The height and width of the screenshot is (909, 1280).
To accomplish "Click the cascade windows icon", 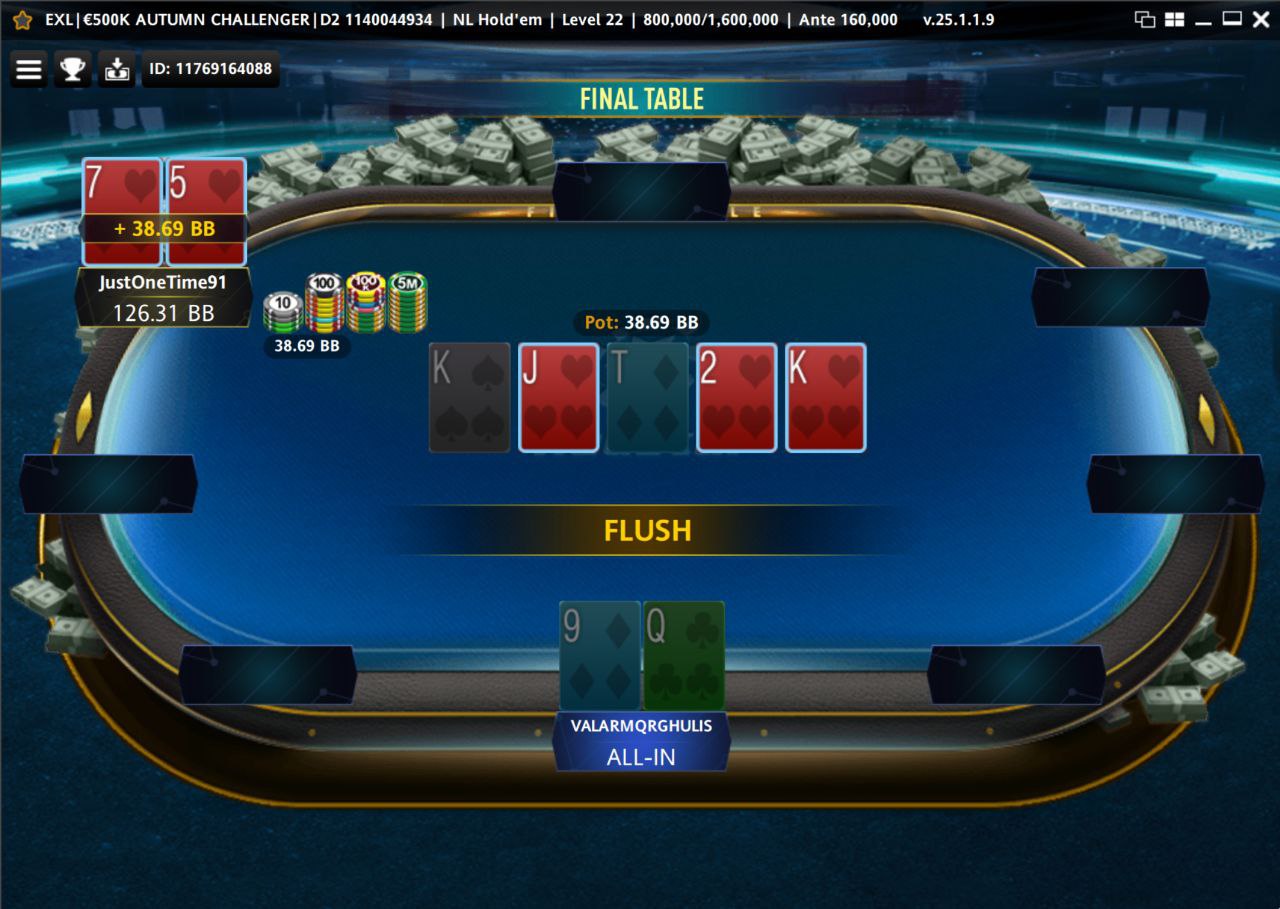I will click(1145, 19).
